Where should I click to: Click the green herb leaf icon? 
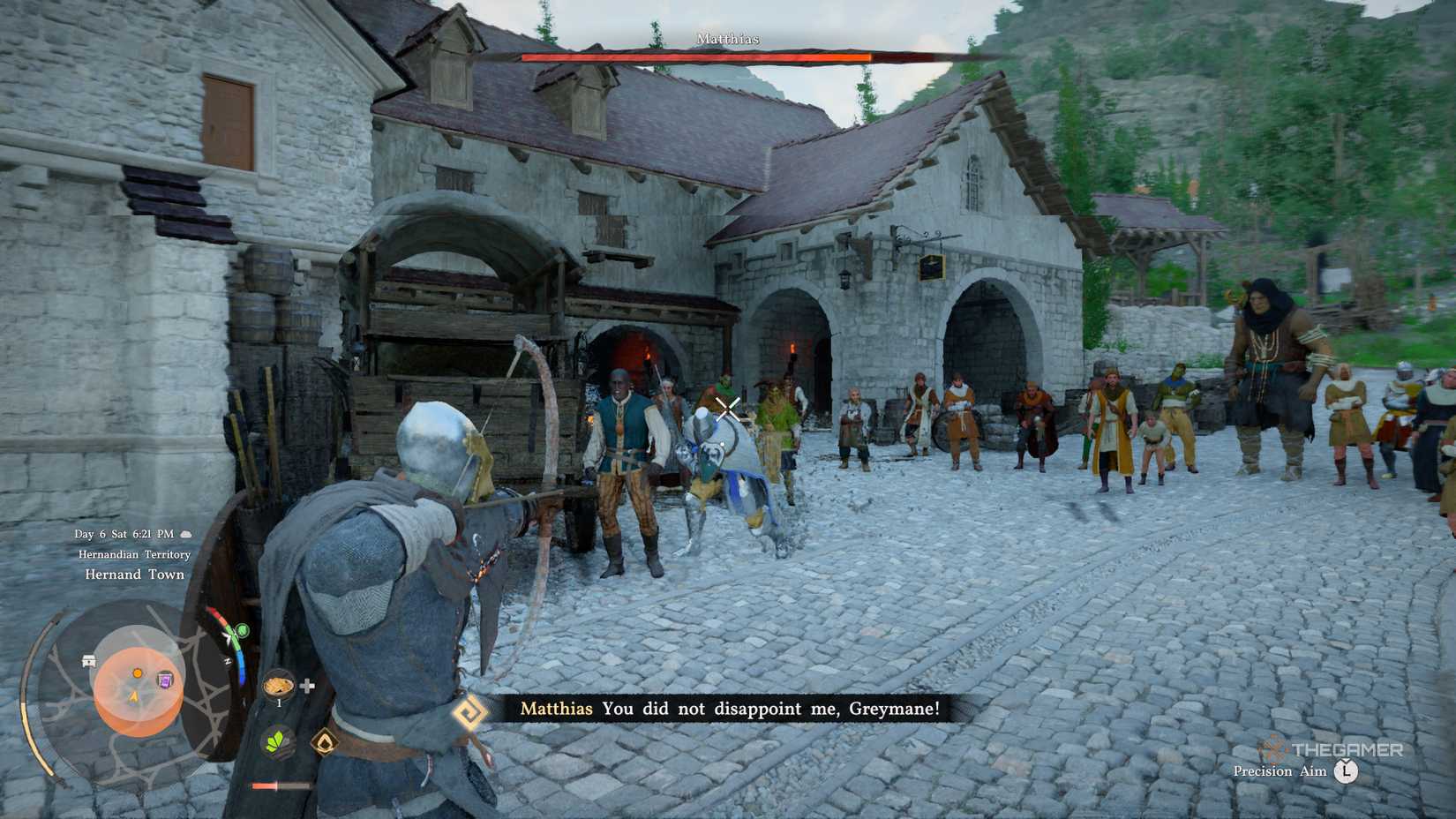click(x=279, y=740)
